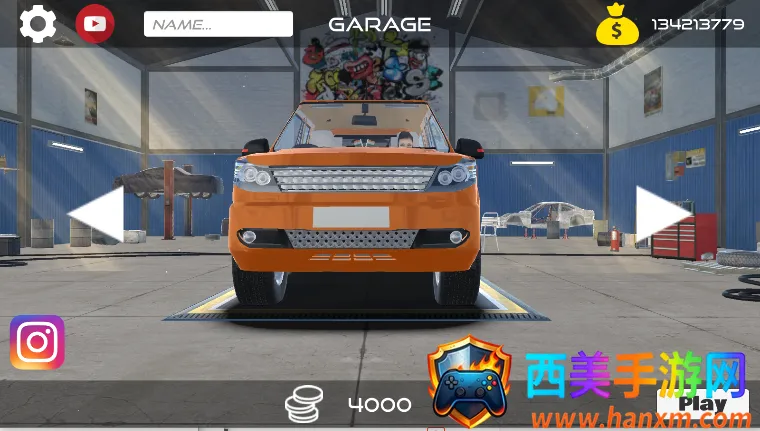Image resolution: width=760 pixels, height=431 pixels.
Task: Start the game with Play button
Action: click(706, 403)
